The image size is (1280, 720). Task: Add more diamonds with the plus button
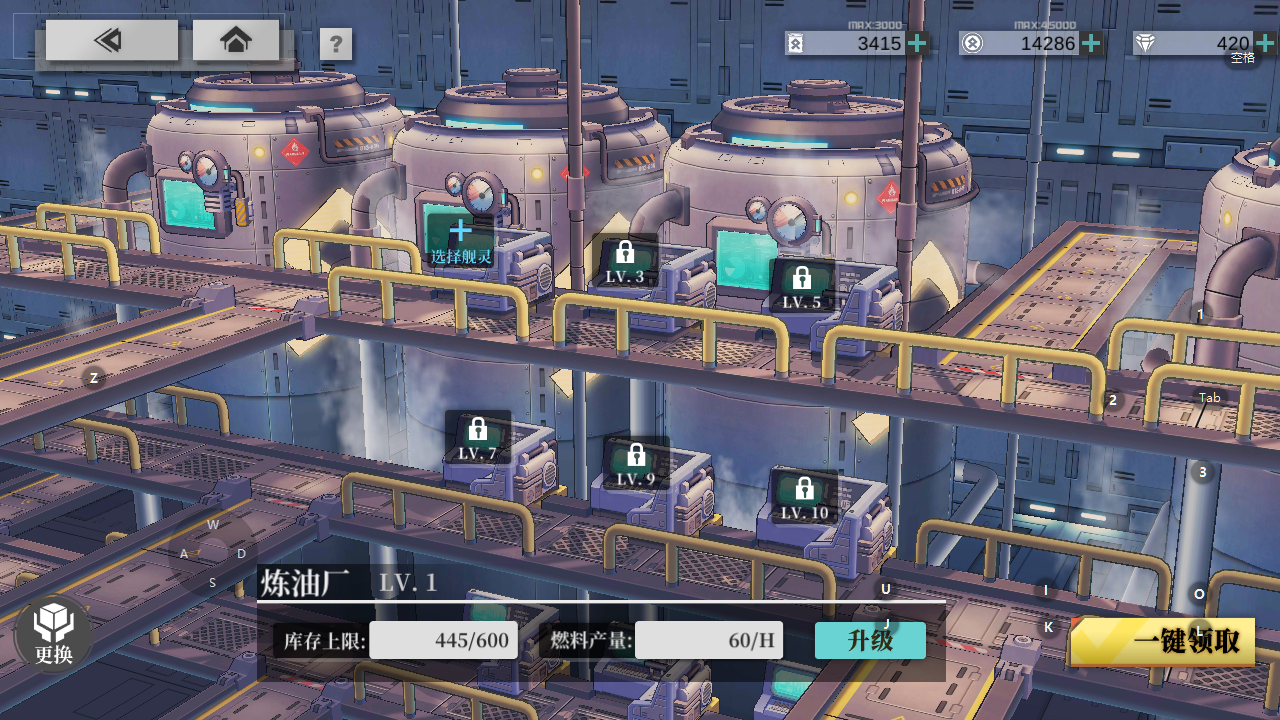[x=1265, y=43]
